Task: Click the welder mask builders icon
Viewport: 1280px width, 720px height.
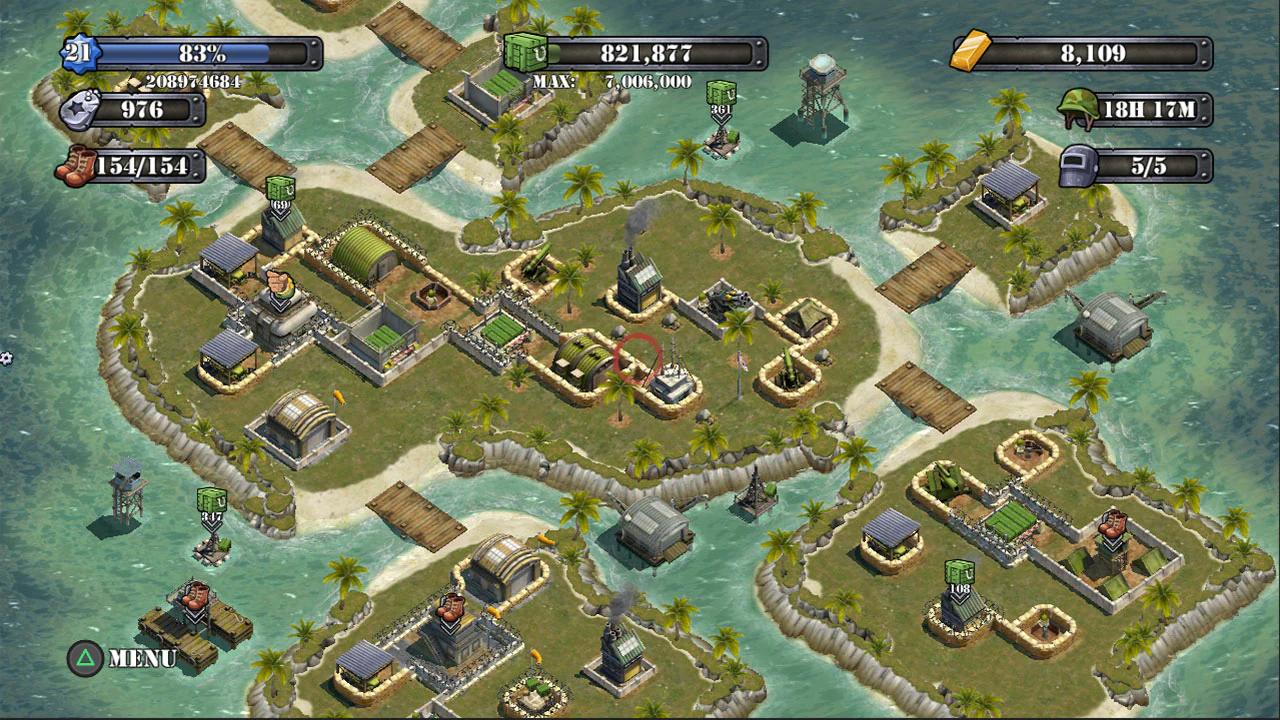Action: click(1078, 166)
